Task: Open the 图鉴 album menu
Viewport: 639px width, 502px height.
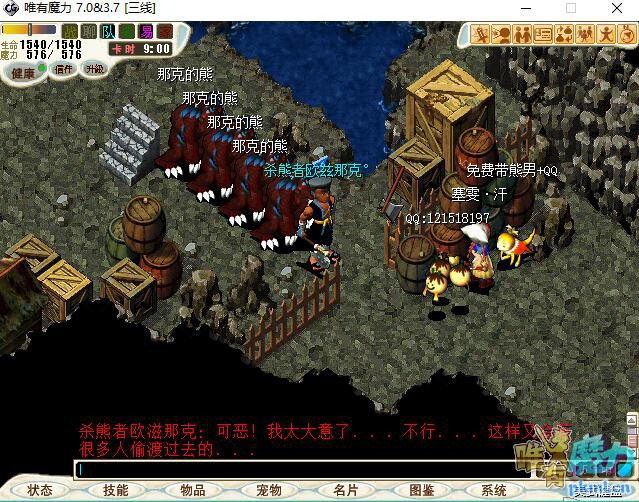Action: click(x=421, y=490)
